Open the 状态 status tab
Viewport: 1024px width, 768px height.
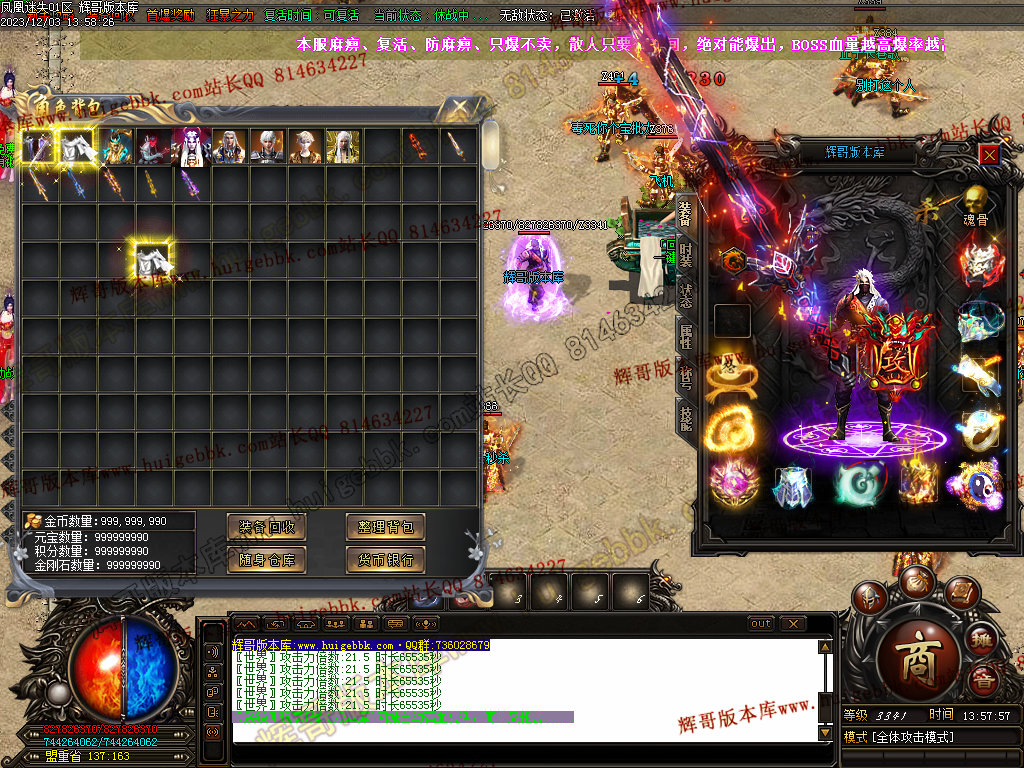(686, 294)
